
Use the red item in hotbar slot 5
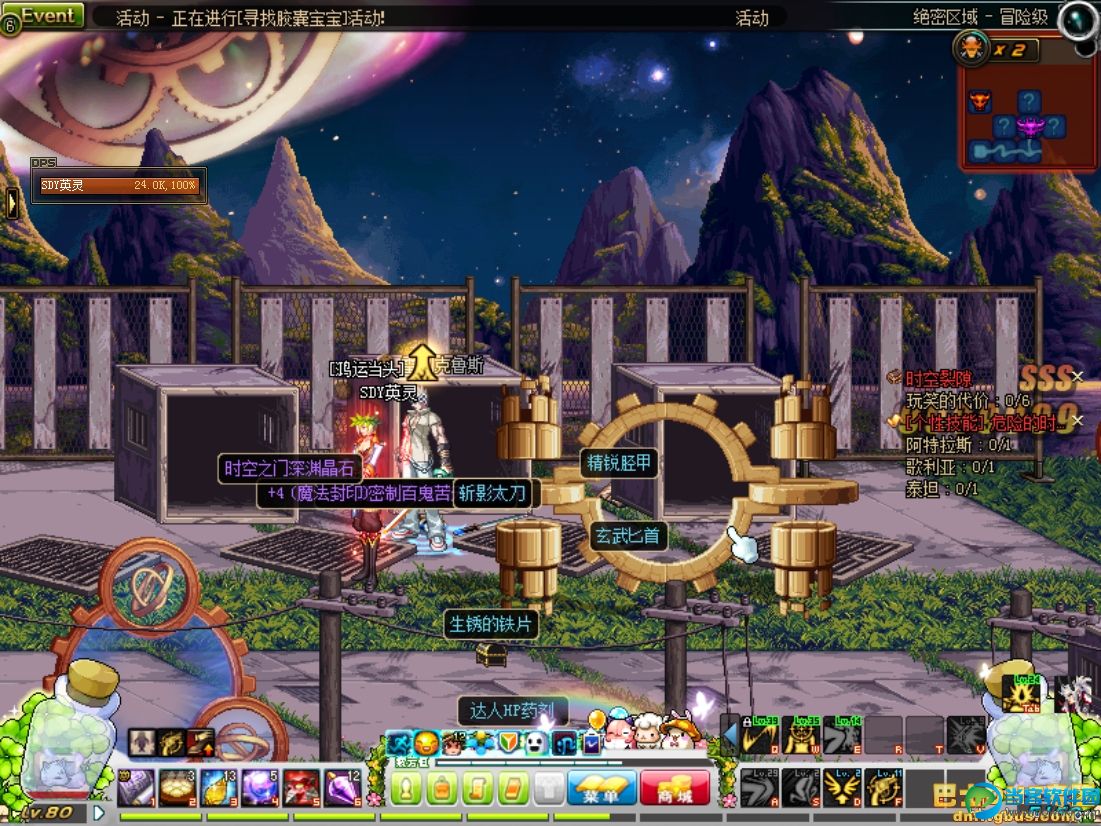tap(300, 787)
